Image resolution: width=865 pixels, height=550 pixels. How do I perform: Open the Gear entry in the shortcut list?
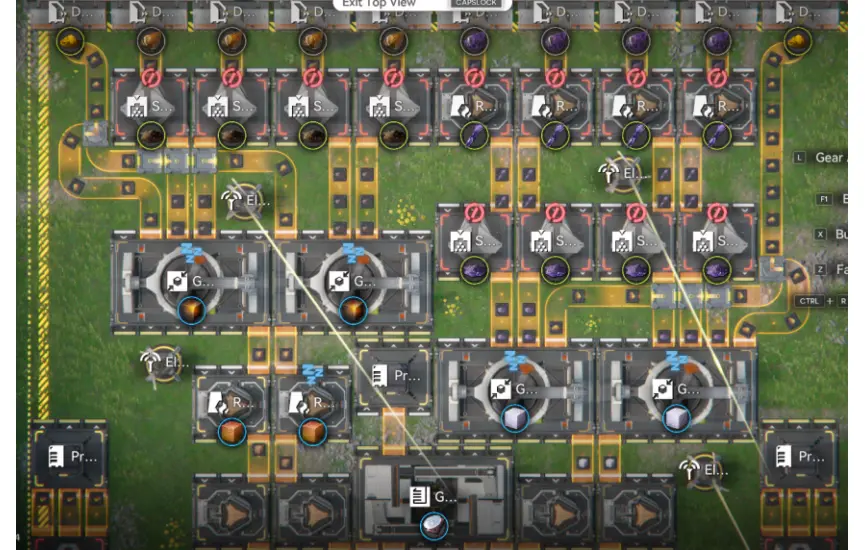[830, 158]
